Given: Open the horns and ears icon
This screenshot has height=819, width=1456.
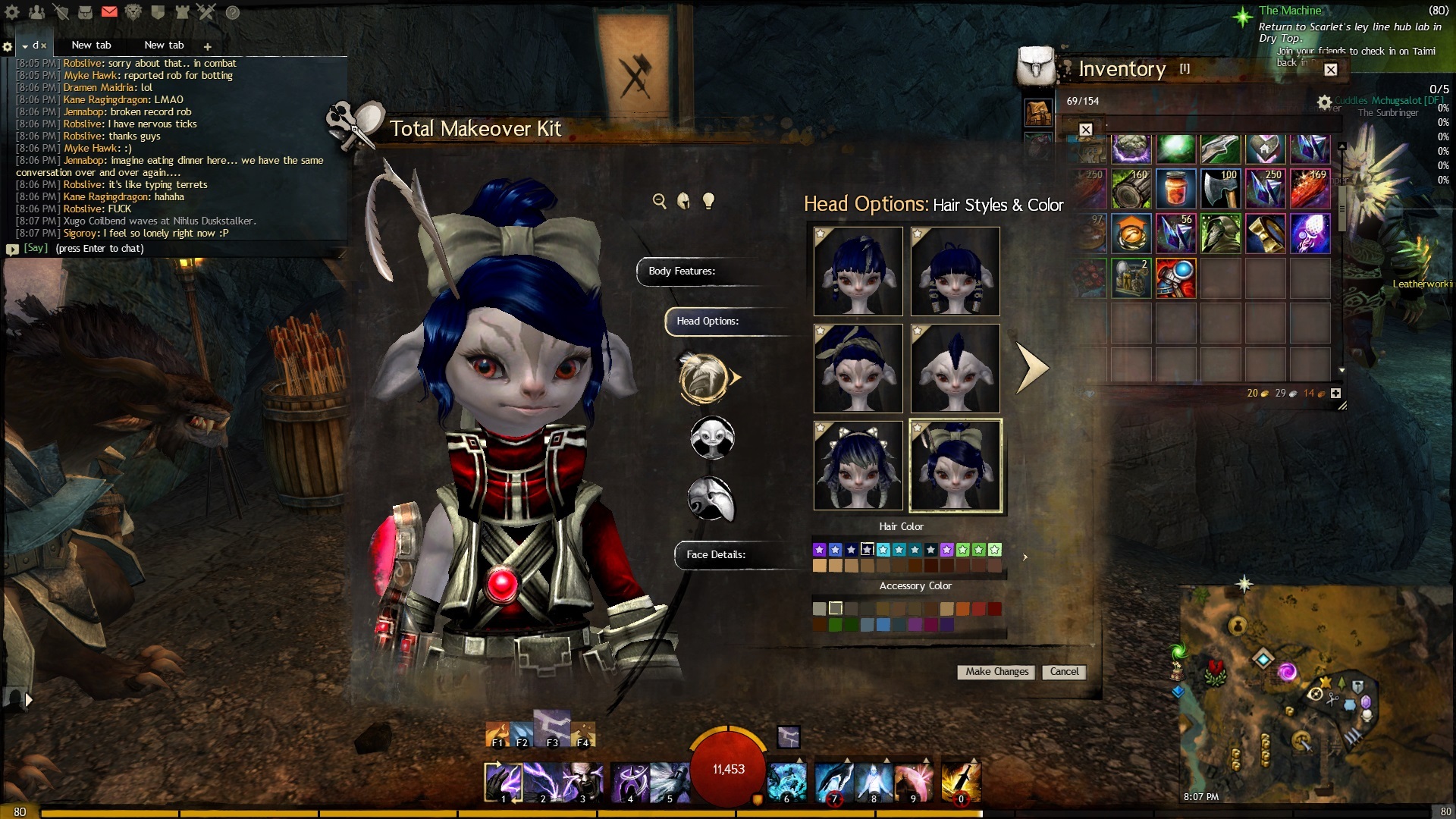Looking at the screenshot, I should (711, 499).
